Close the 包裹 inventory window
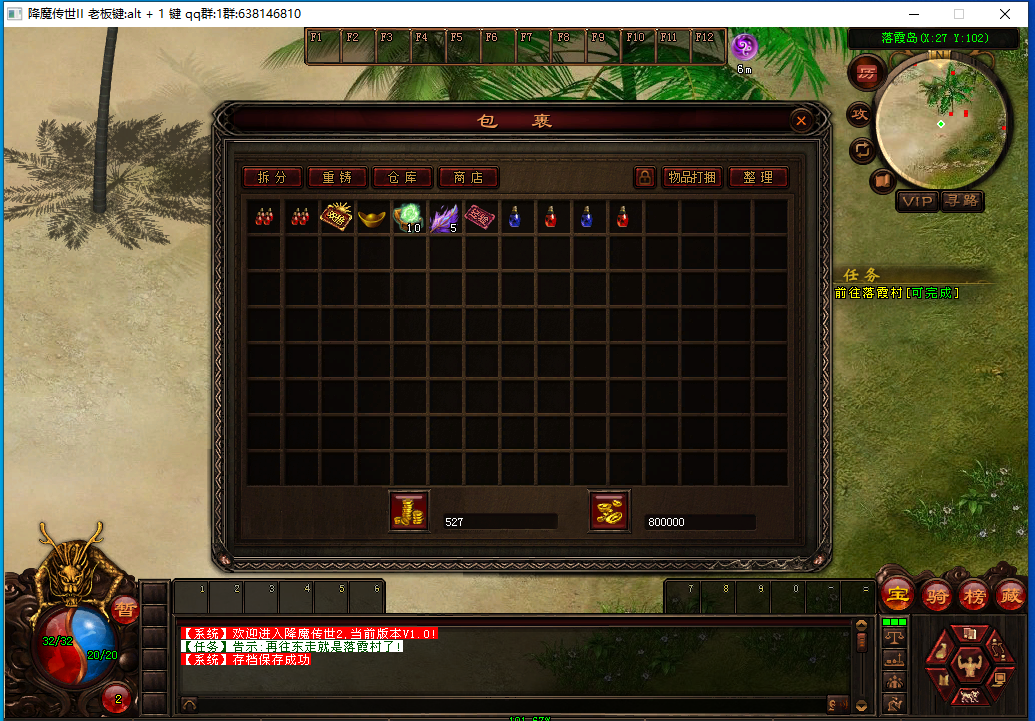1035x721 pixels. (801, 121)
